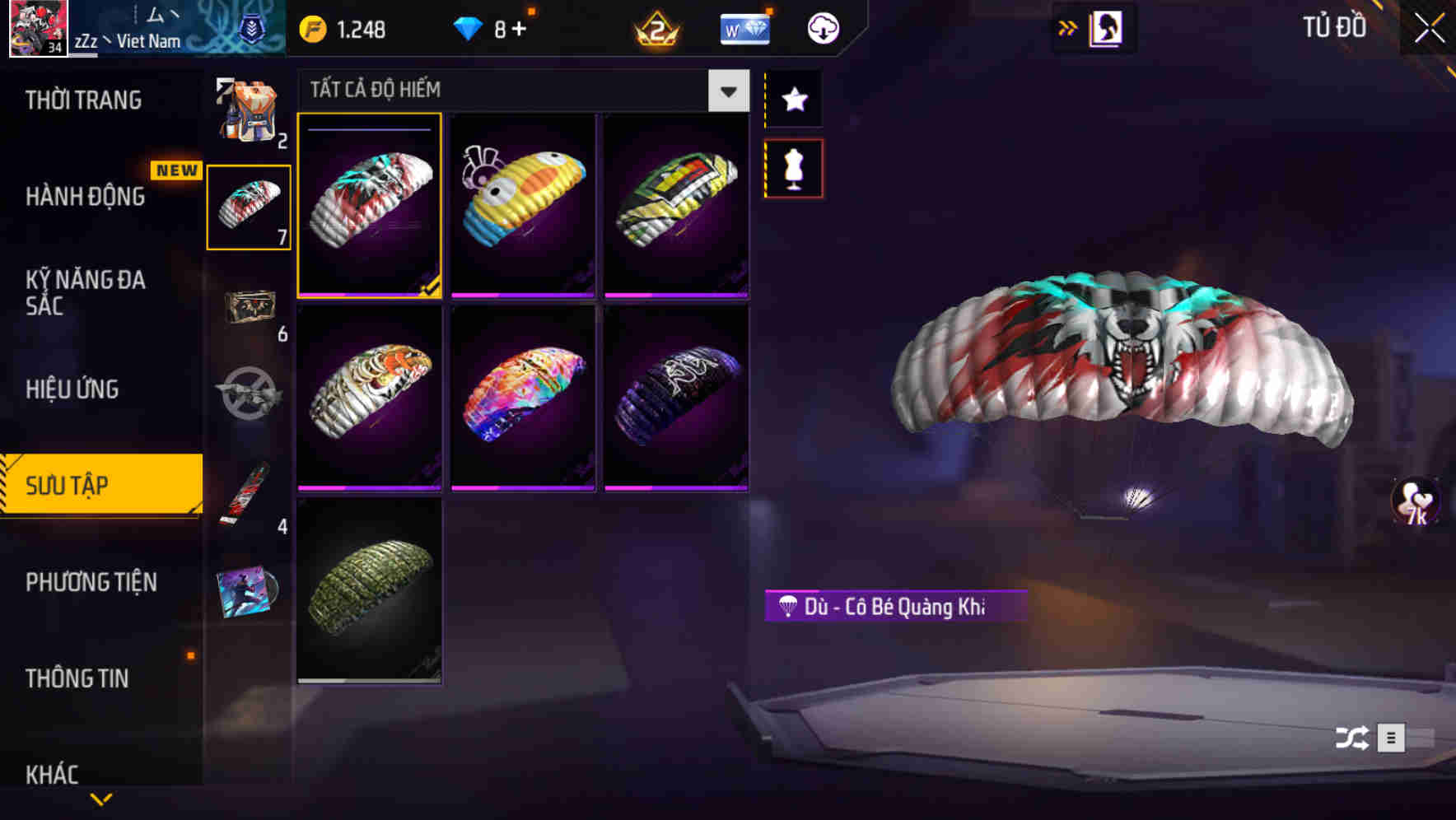Open the PHƯƠNG TIỆN menu item

pyautogui.click(x=91, y=583)
